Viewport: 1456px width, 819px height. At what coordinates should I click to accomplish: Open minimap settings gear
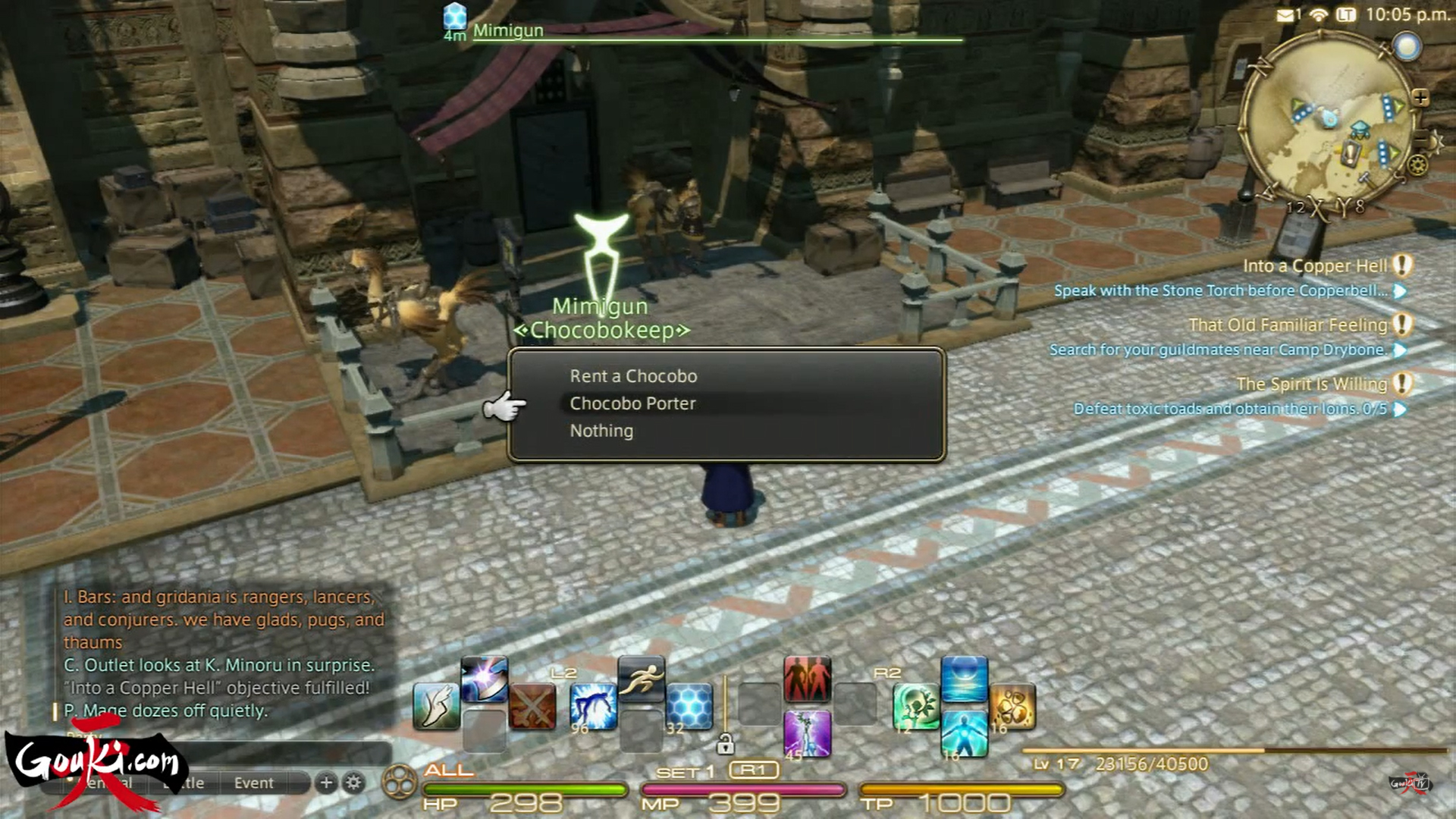point(1417,165)
